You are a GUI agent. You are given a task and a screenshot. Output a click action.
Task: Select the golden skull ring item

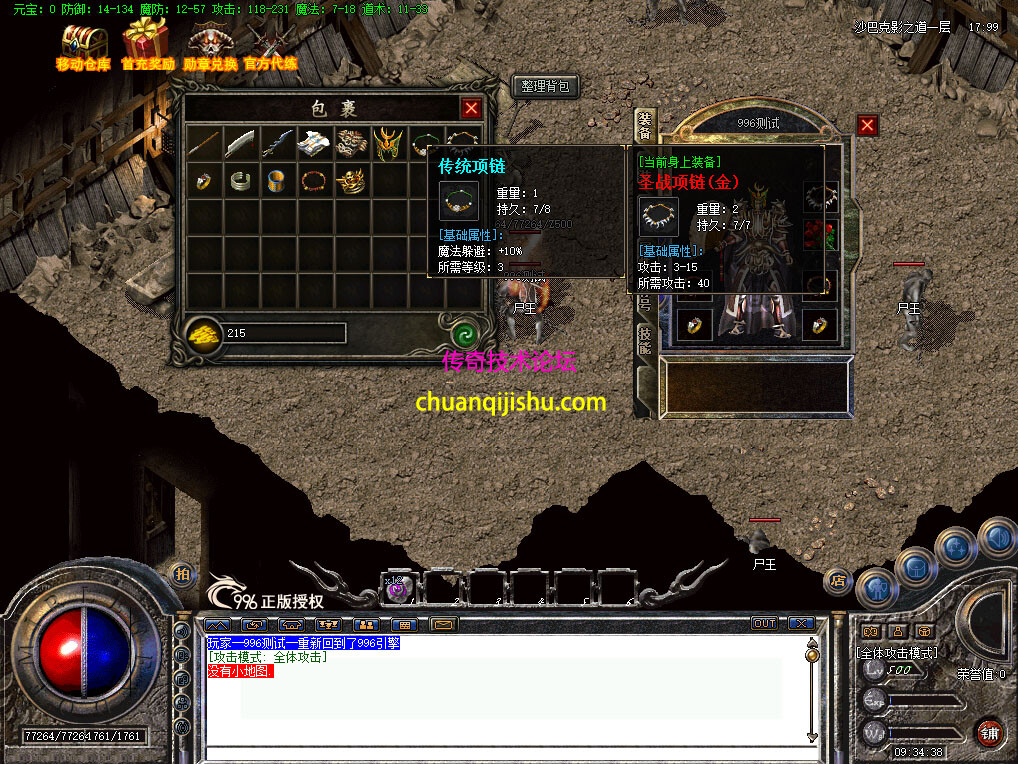pyautogui.click(x=351, y=181)
